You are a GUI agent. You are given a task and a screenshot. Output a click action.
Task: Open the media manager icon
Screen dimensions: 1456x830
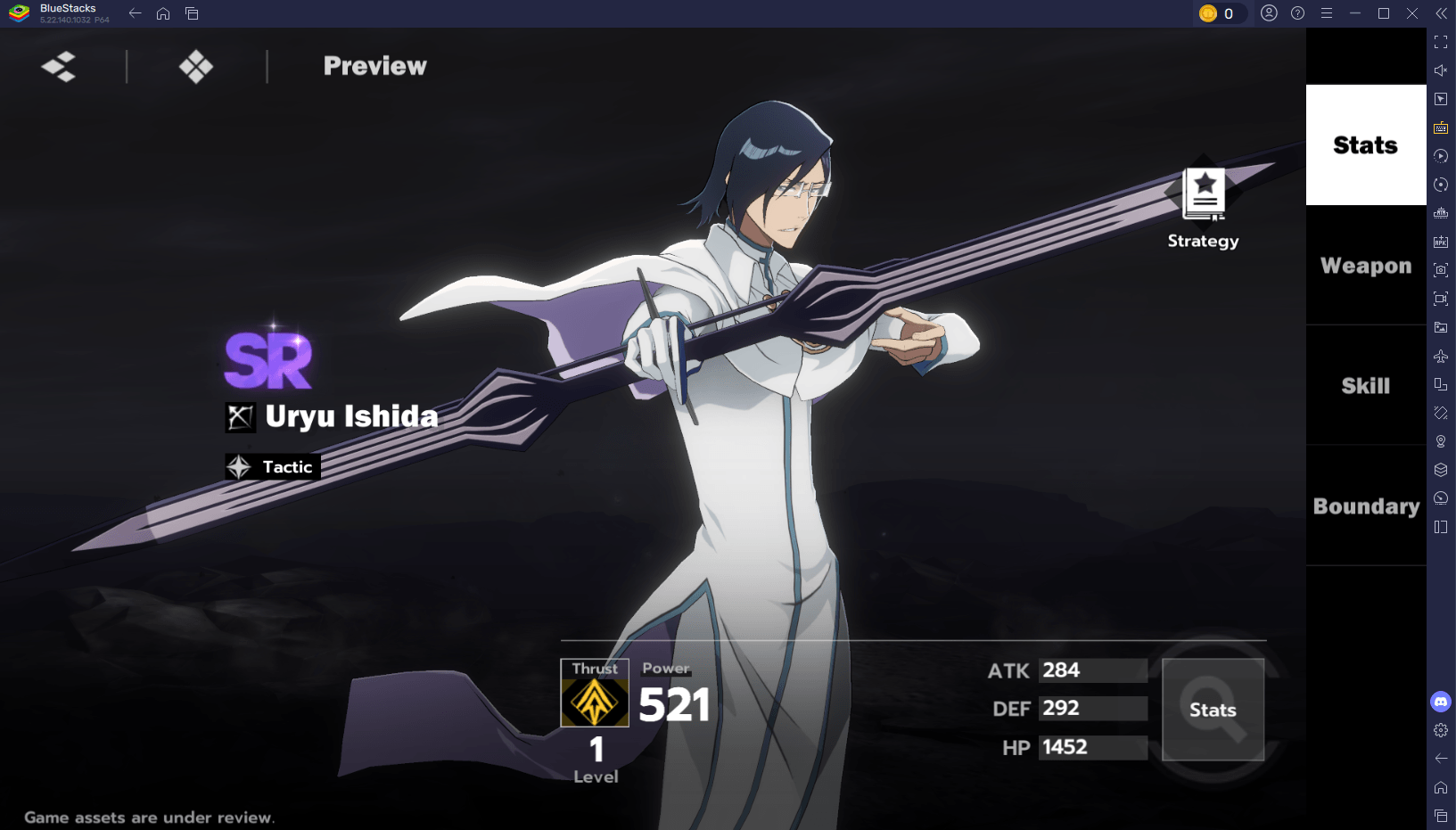click(1441, 327)
